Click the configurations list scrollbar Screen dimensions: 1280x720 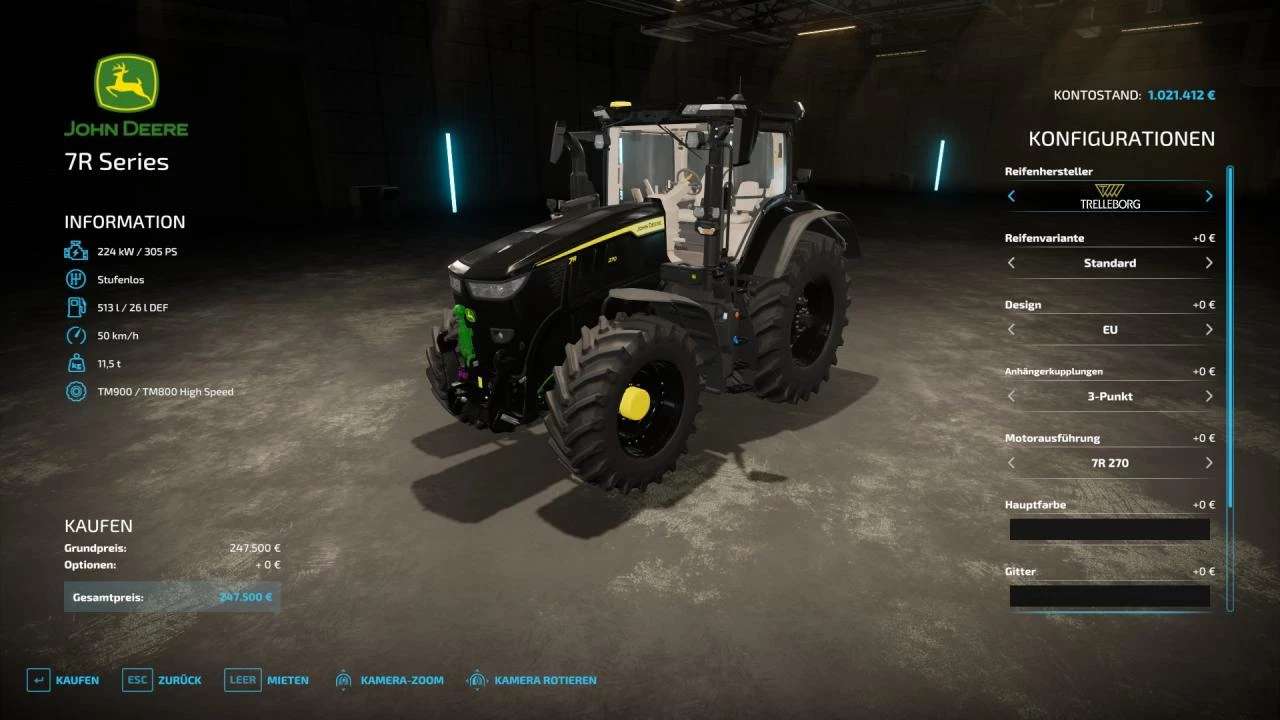pos(1230,340)
